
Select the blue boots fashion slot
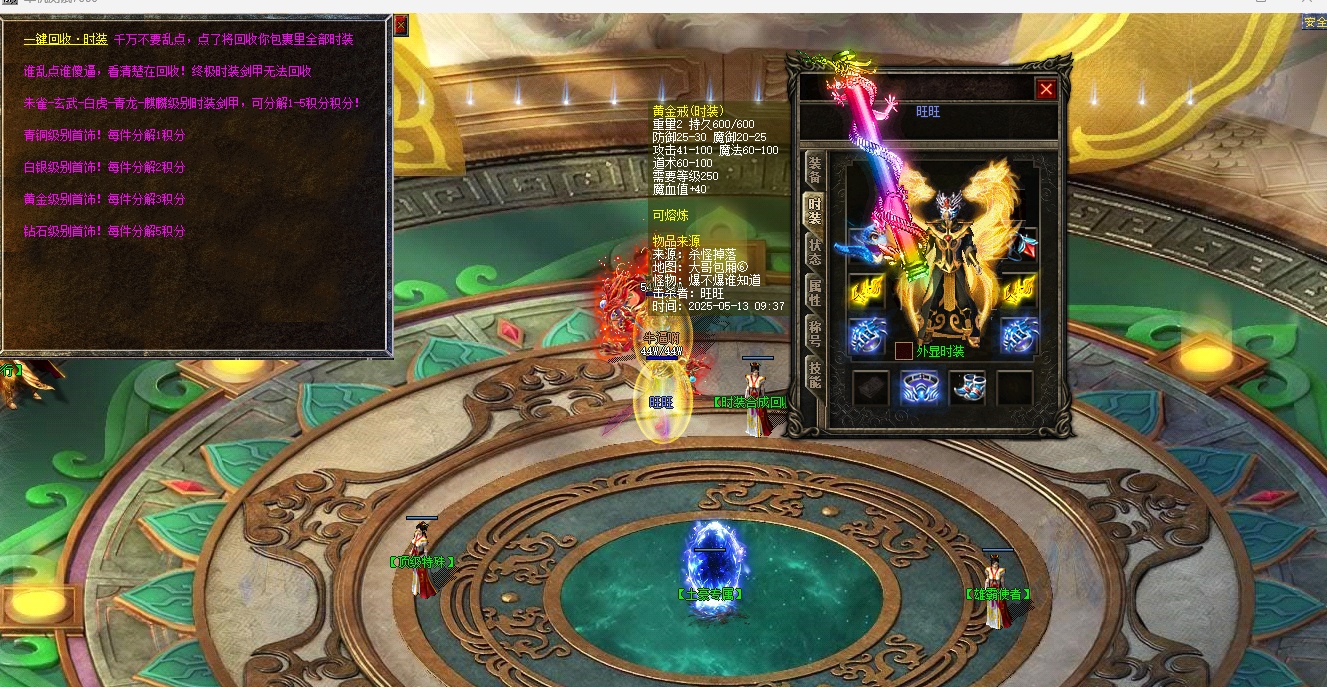click(x=966, y=388)
